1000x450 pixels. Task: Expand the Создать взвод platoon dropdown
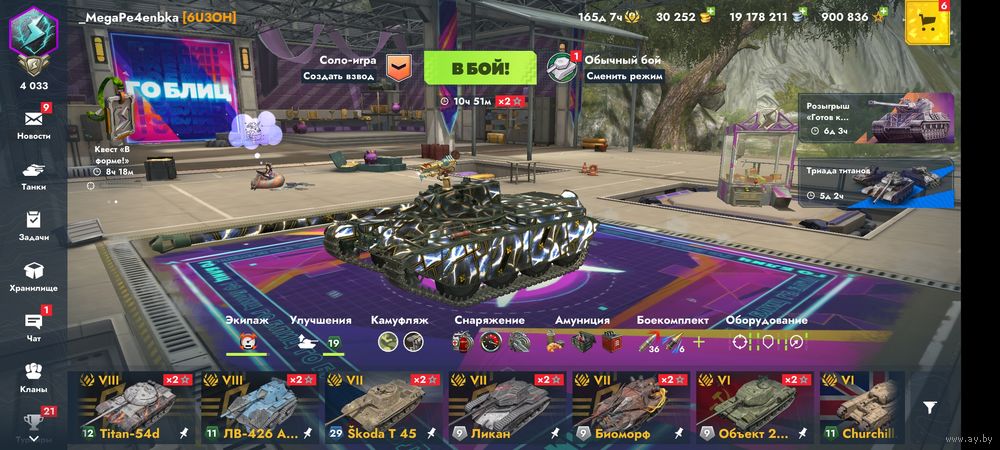point(399,68)
